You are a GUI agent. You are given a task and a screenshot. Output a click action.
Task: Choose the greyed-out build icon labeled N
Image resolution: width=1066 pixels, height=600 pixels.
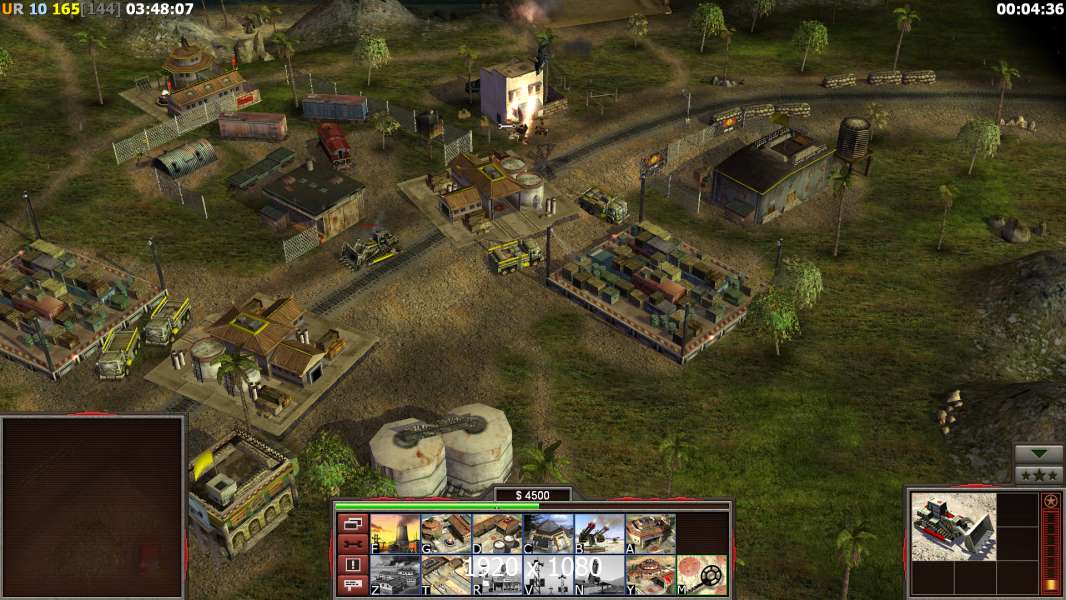(x=599, y=575)
